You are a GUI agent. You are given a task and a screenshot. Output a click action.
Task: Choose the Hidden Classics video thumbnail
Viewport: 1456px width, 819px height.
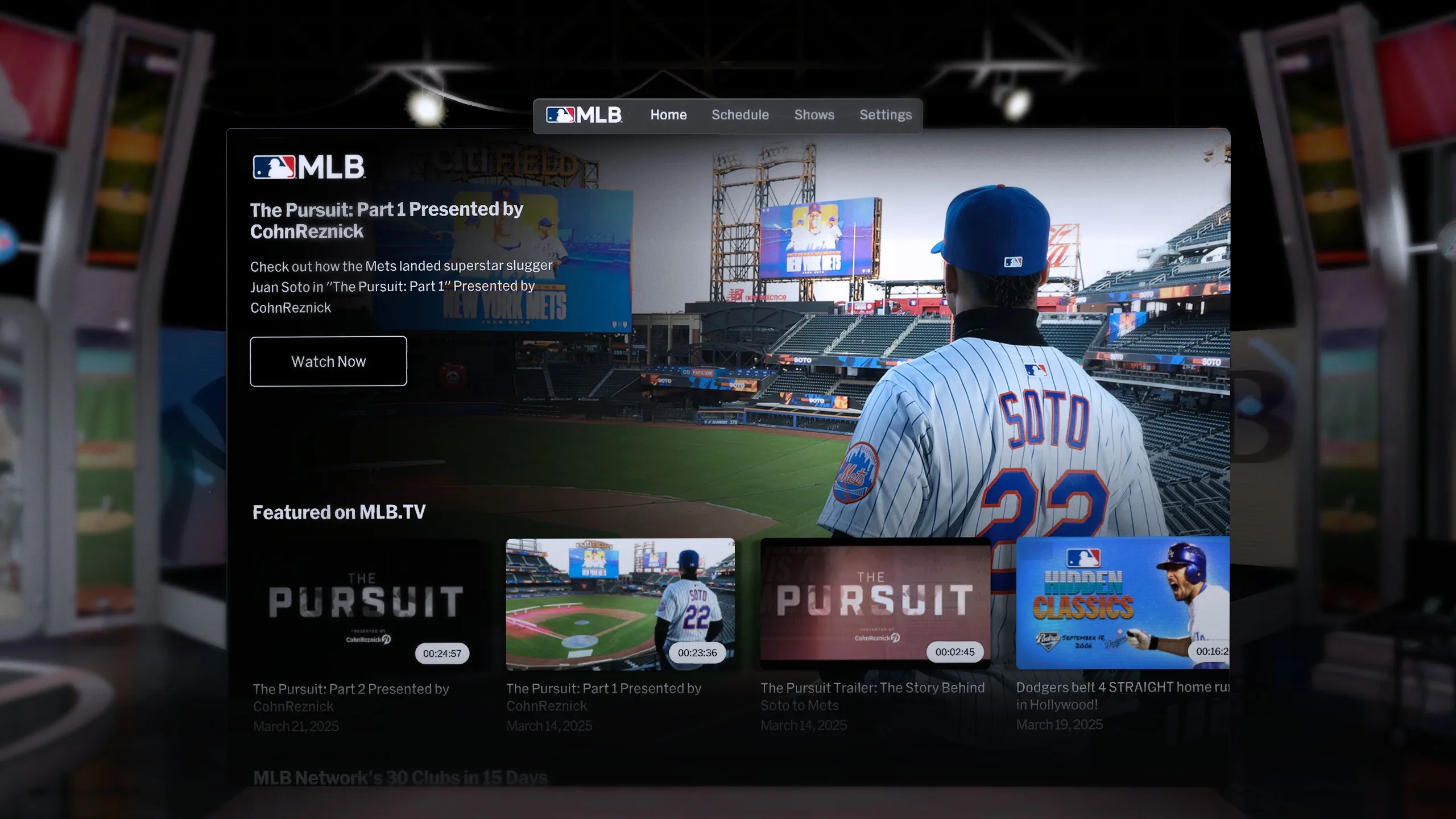1122,603
